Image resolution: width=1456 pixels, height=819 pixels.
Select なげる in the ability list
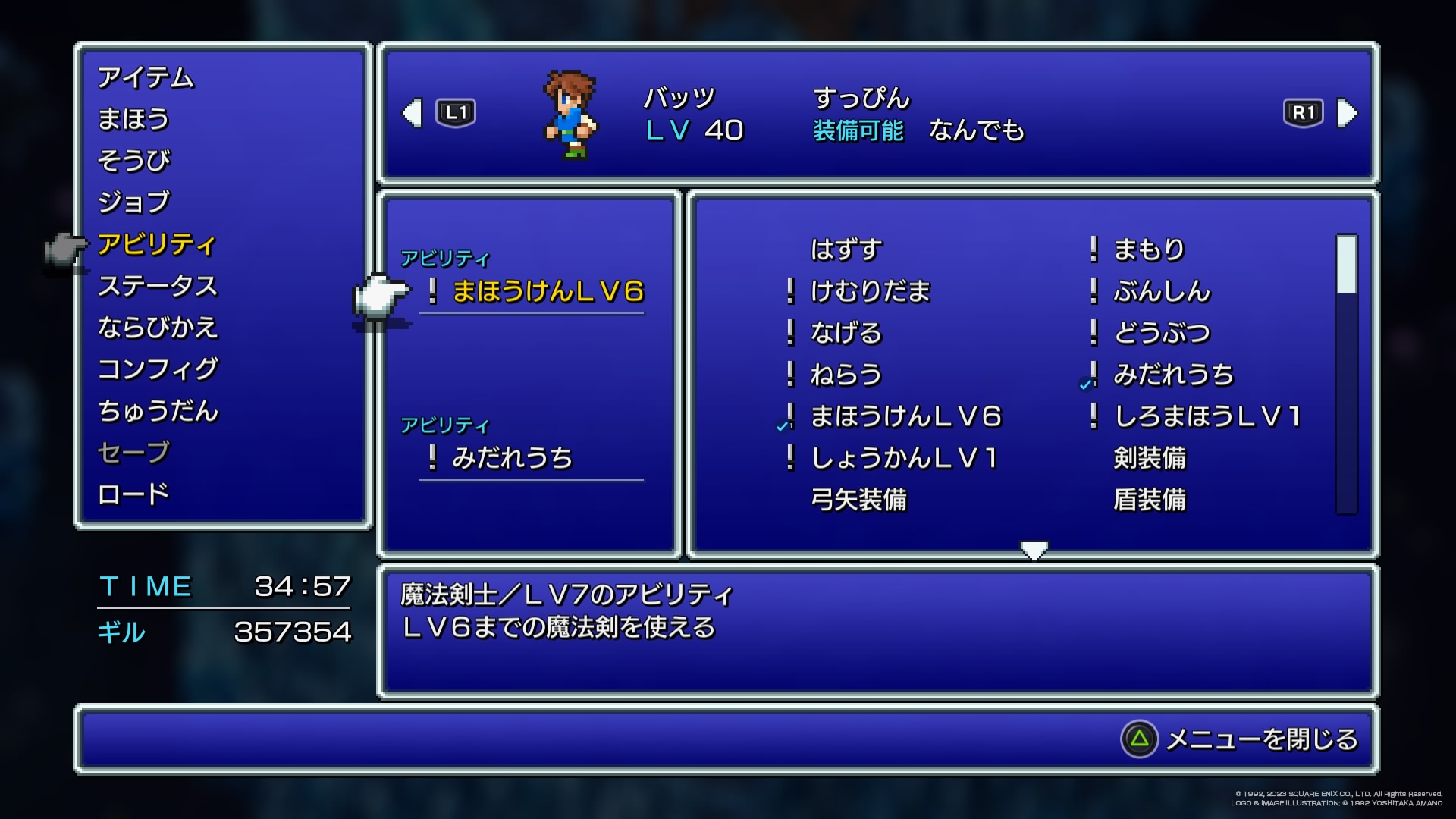pyautogui.click(x=846, y=333)
